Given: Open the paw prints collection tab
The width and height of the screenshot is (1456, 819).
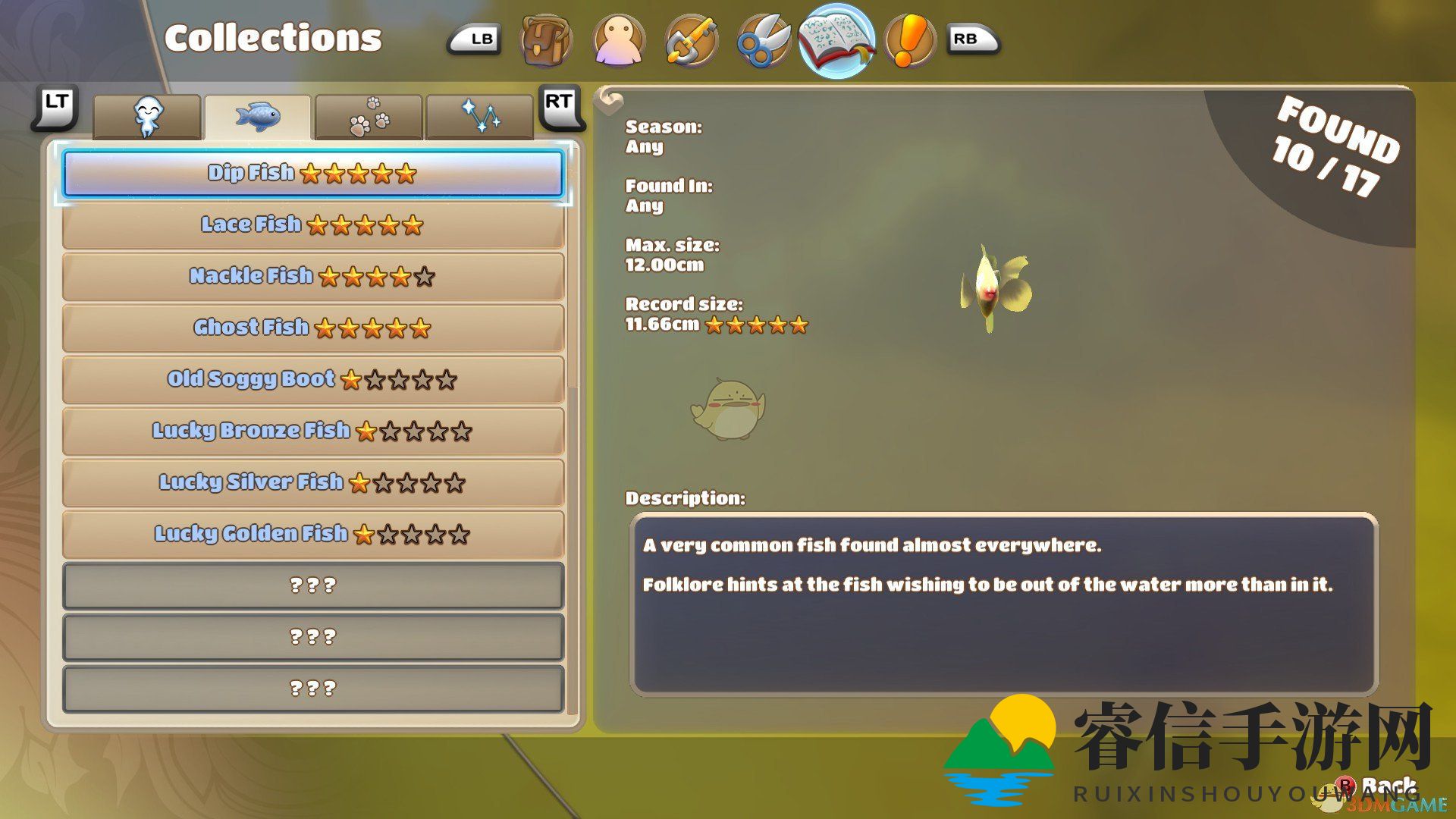Looking at the screenshot, I should [369, 118].
